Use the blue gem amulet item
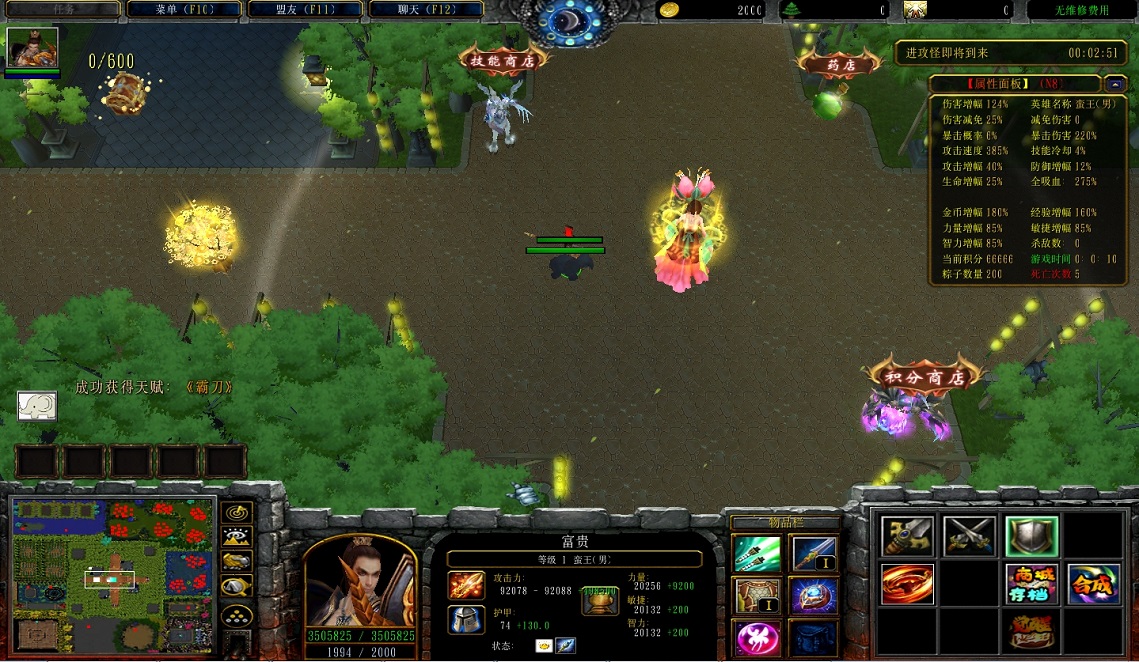 [813, 596]
